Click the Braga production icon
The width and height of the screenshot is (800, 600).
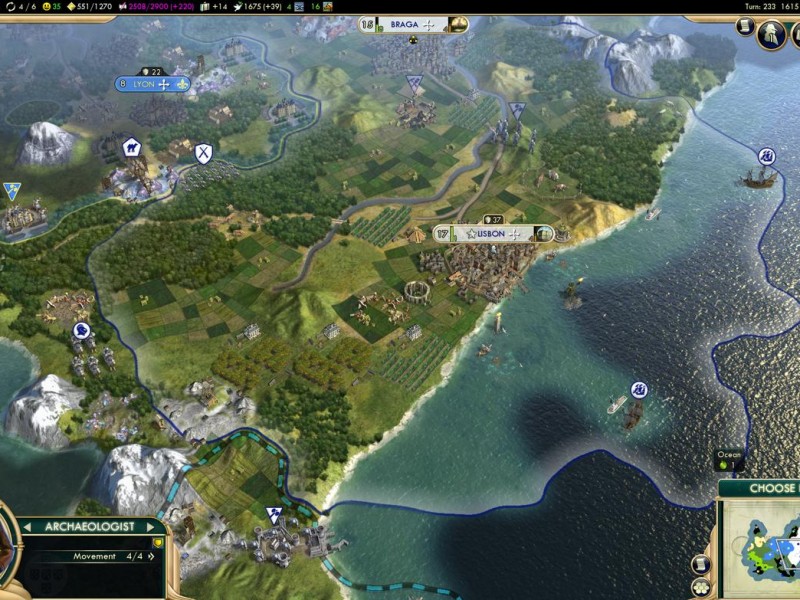click(458, 24)
